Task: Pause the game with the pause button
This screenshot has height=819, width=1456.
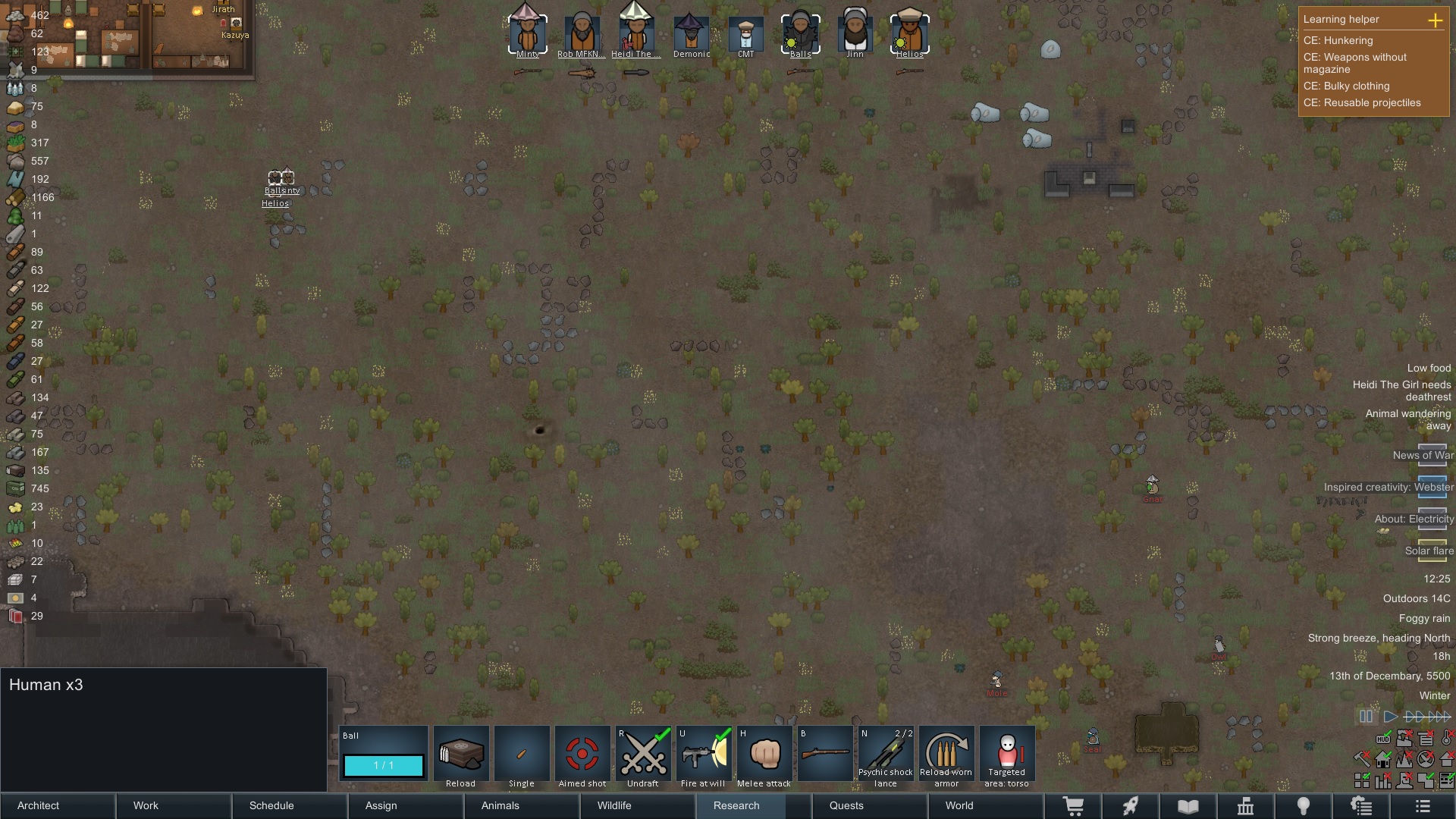Action: (x=1366, y=717)
